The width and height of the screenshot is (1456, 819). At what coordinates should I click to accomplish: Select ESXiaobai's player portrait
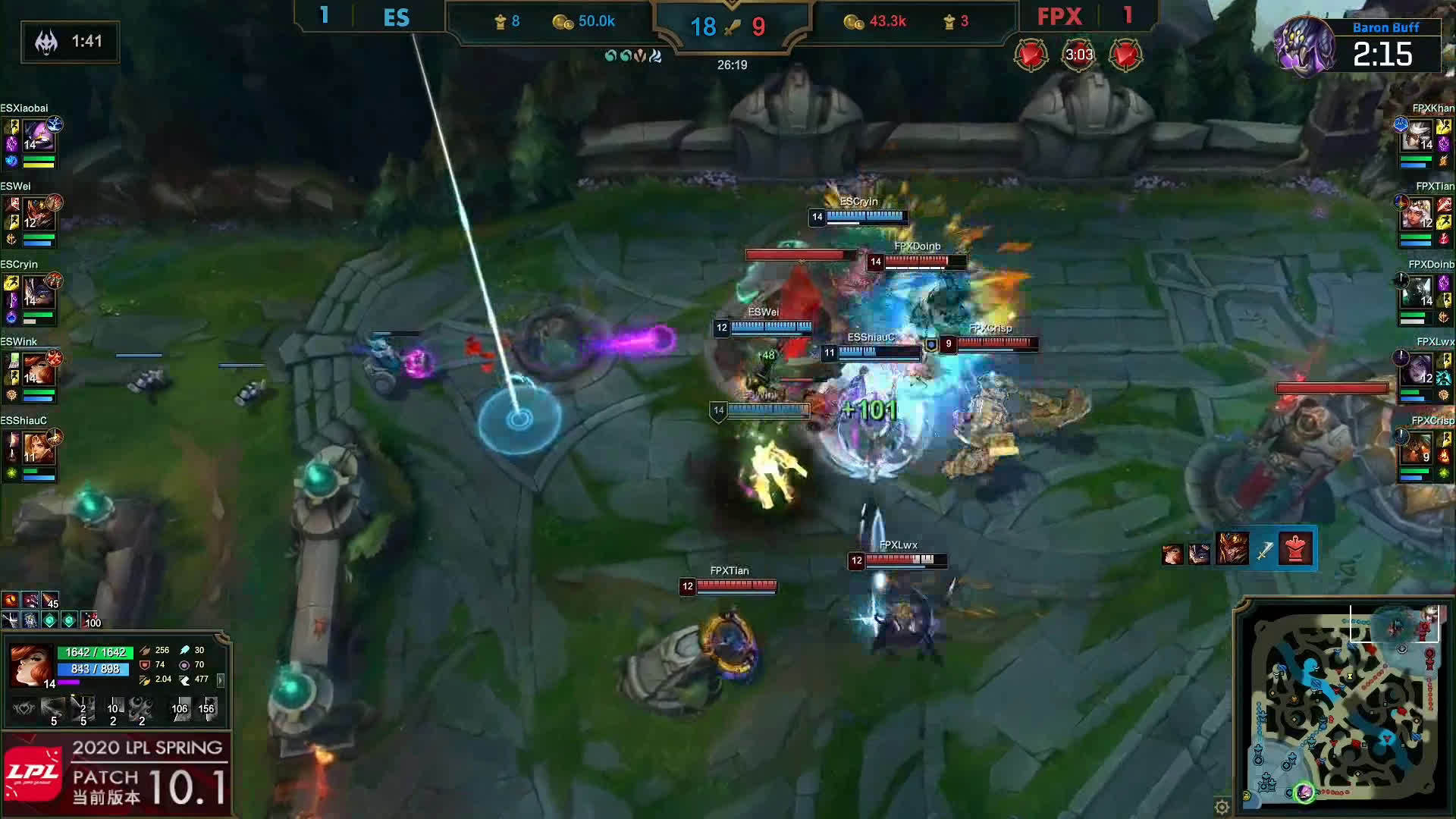click(36, 137)
